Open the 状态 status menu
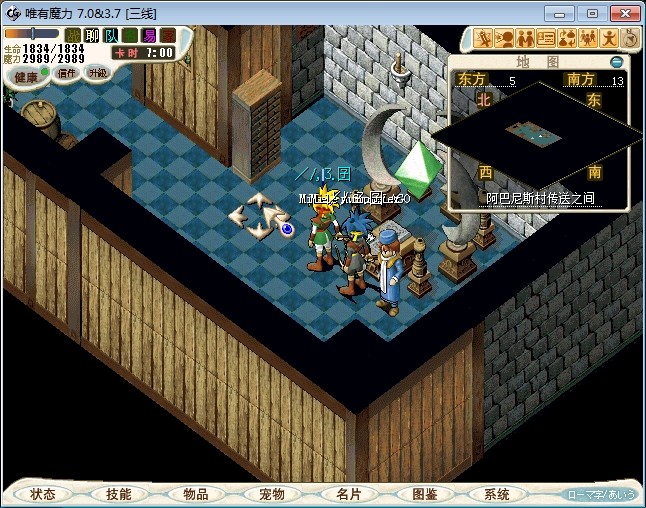The image size is (646, 508). click(x=43, y=494)
